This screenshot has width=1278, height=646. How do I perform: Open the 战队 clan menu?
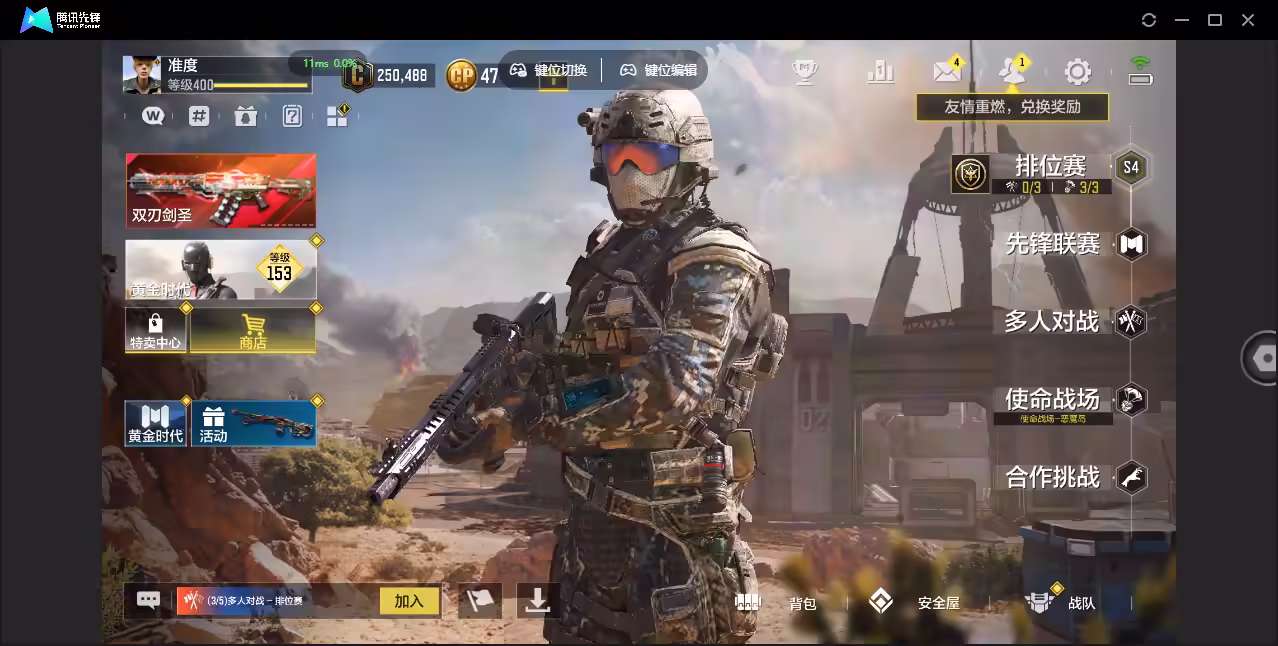[x=1060, y=602]
